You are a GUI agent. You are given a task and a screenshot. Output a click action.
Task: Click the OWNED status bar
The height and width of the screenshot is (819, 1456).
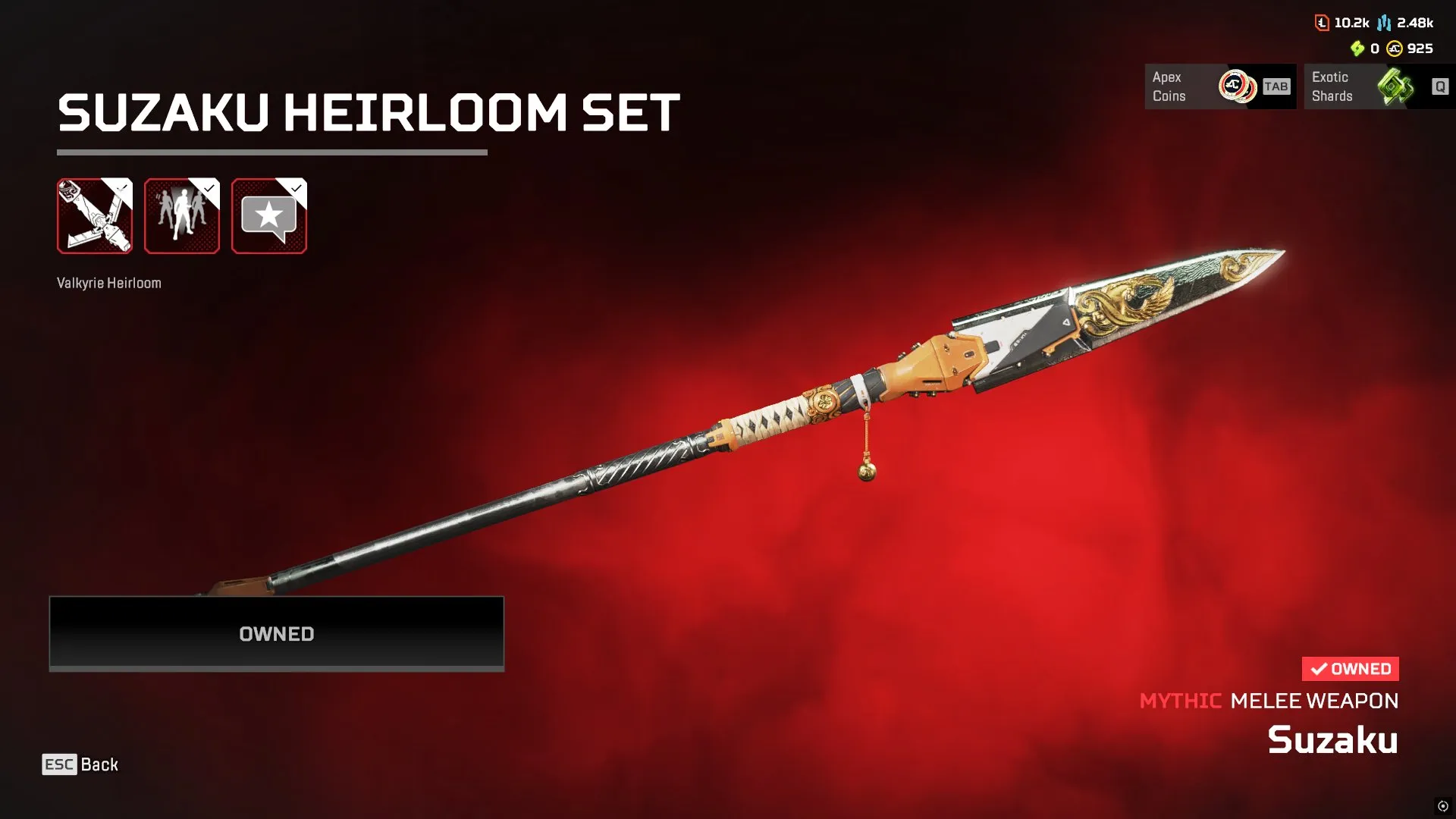(x=276, y=634)
